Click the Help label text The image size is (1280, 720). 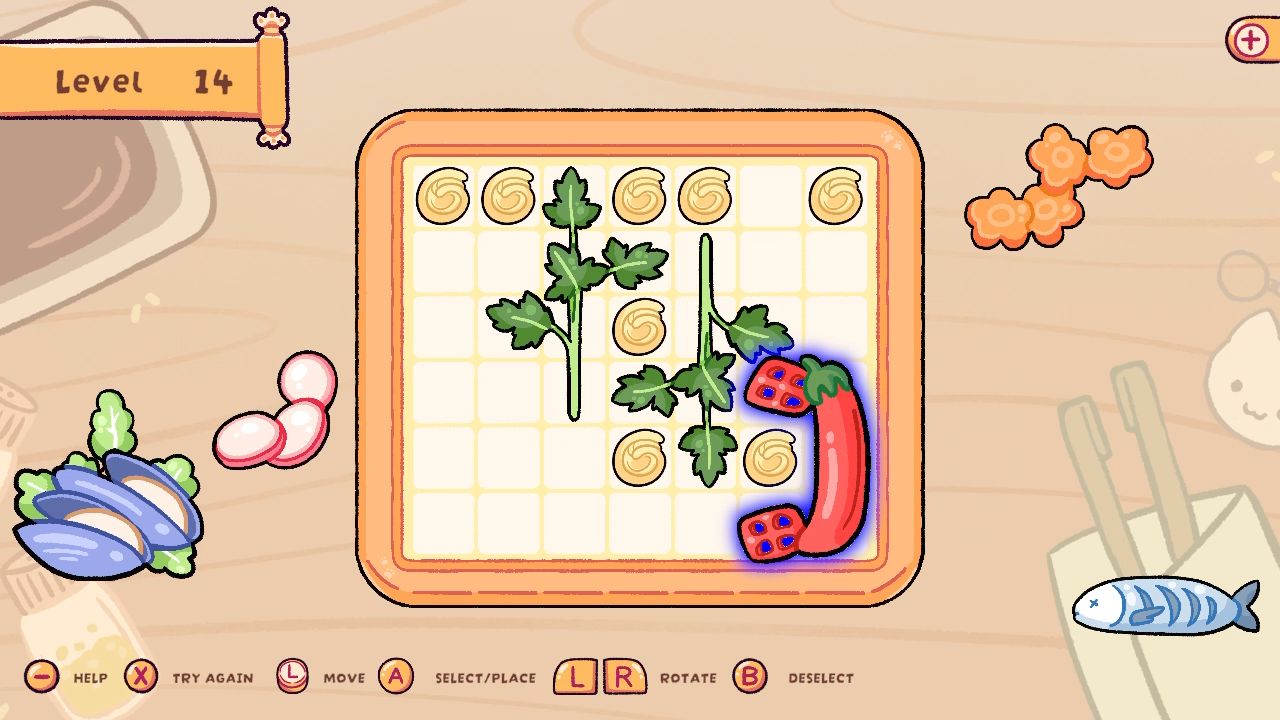(90, 678)
